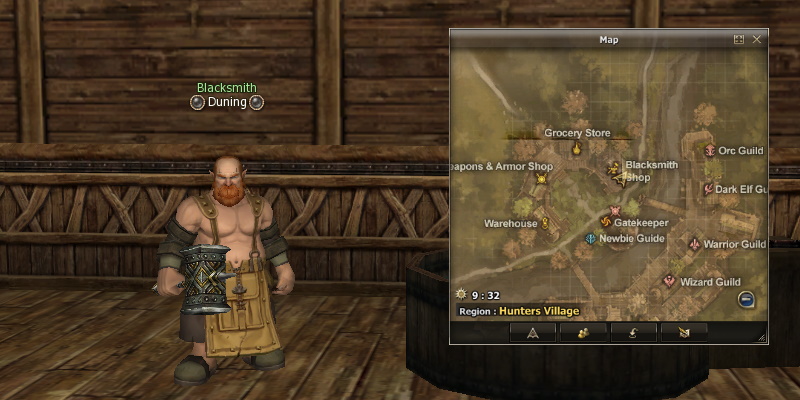Click the Weapons & Armor Shop marker
Screen dimensions: 800x400
click(x=542, y=180)
